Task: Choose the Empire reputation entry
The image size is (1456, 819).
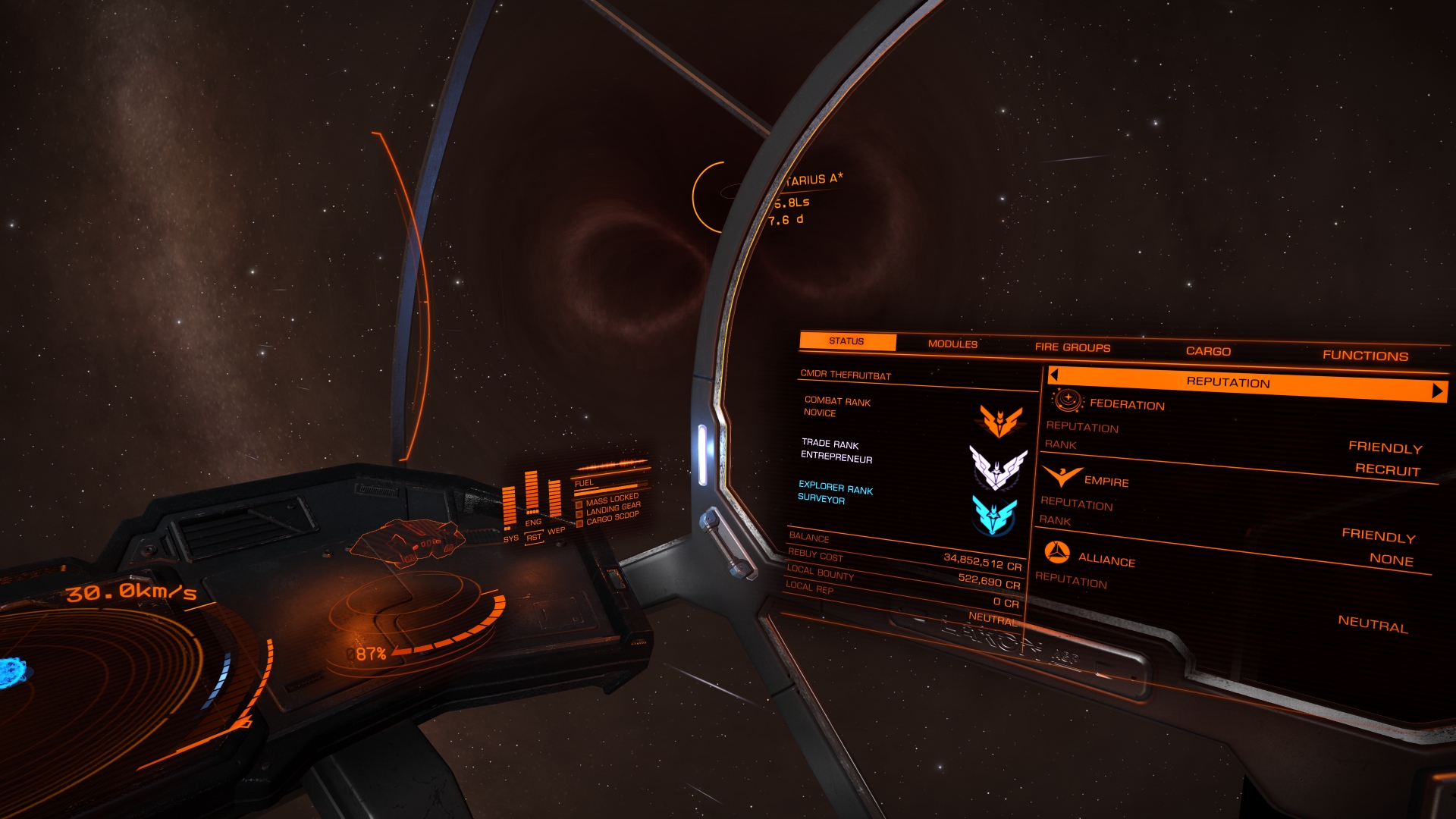Action: pos(1106,482)
